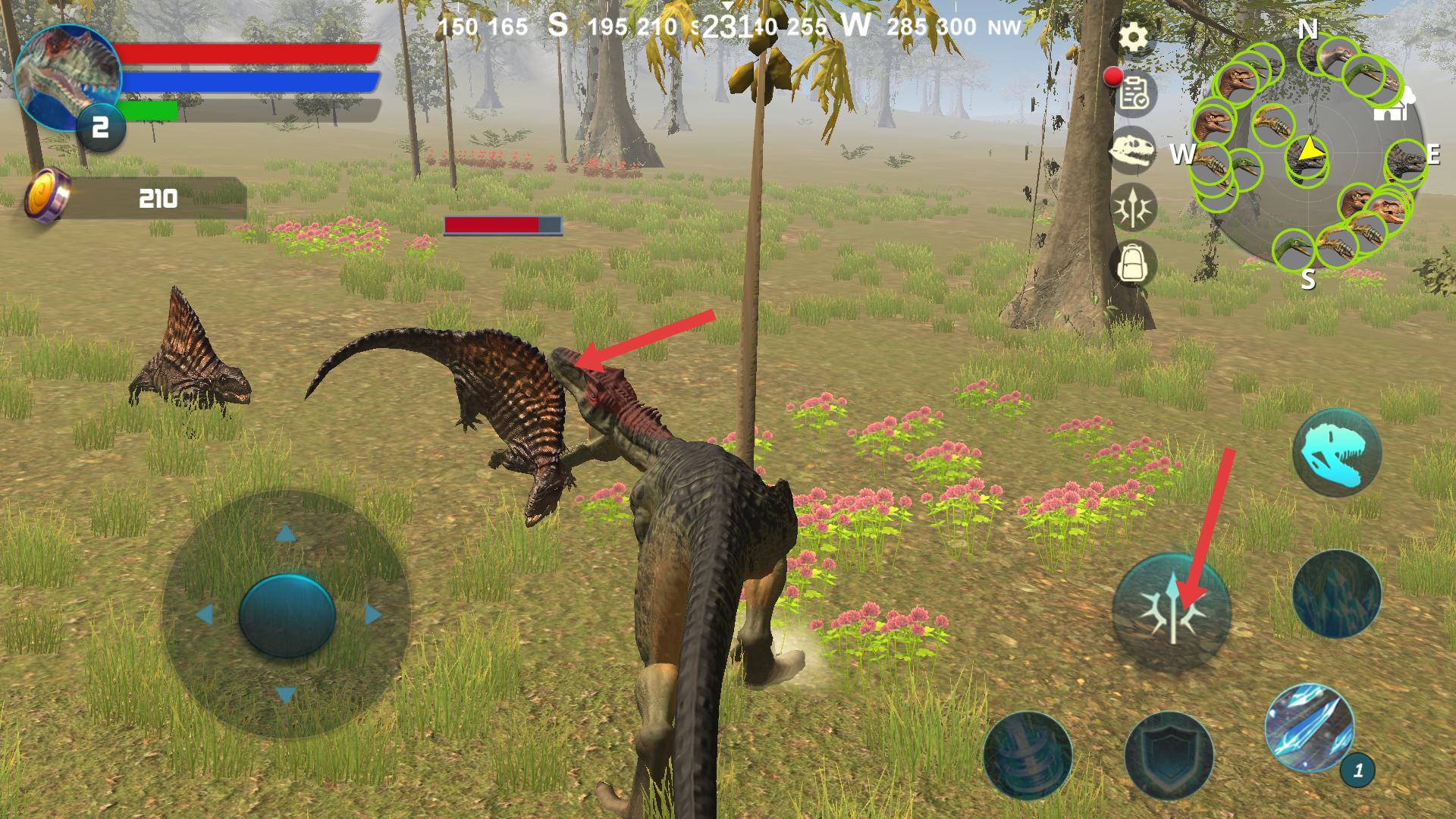This screenshot has width=1456, height=819.
Task: Click the player dinosaur portrait
Action: coord(67,77)
